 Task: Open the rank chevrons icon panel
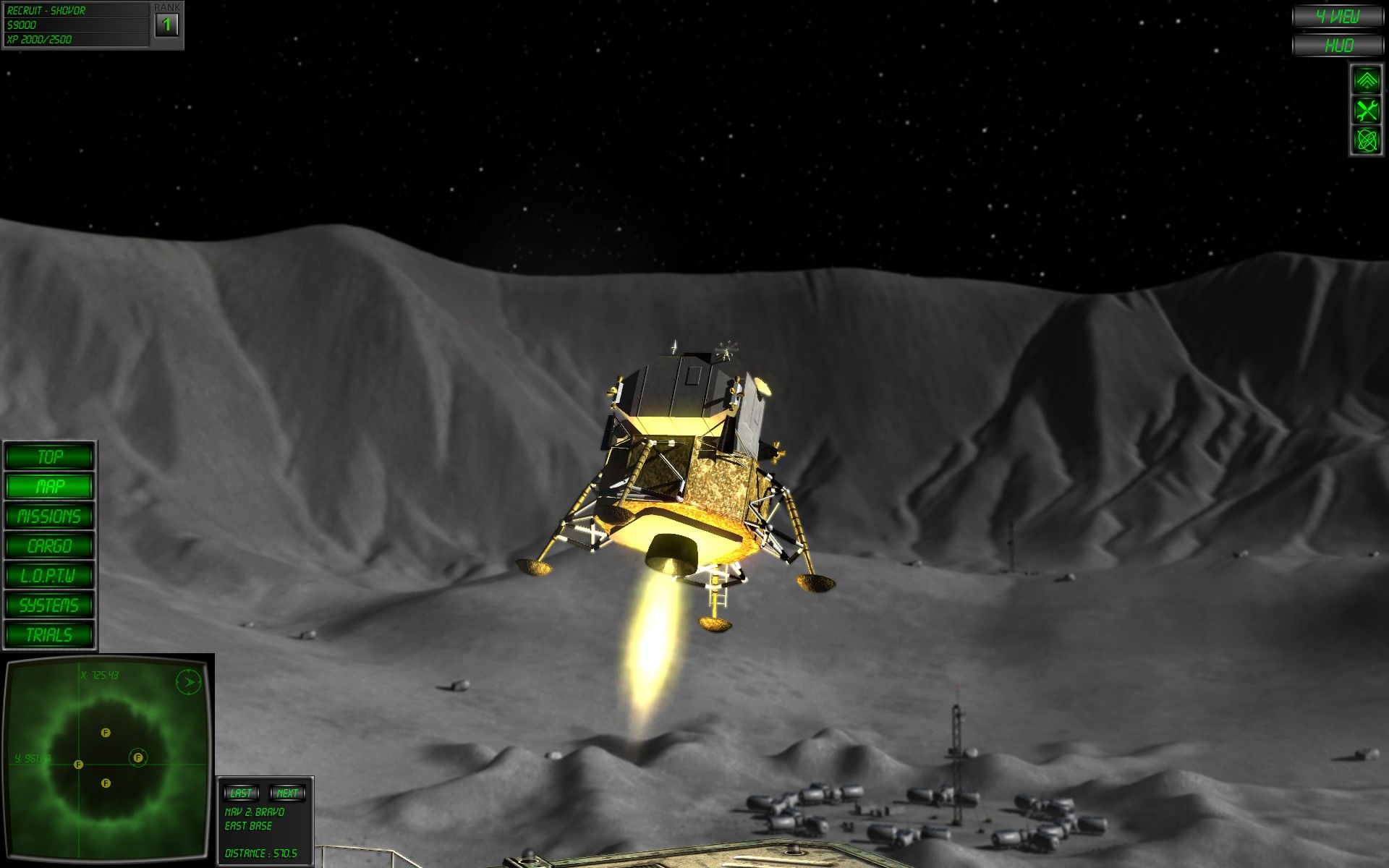[x=1366, y=80]
